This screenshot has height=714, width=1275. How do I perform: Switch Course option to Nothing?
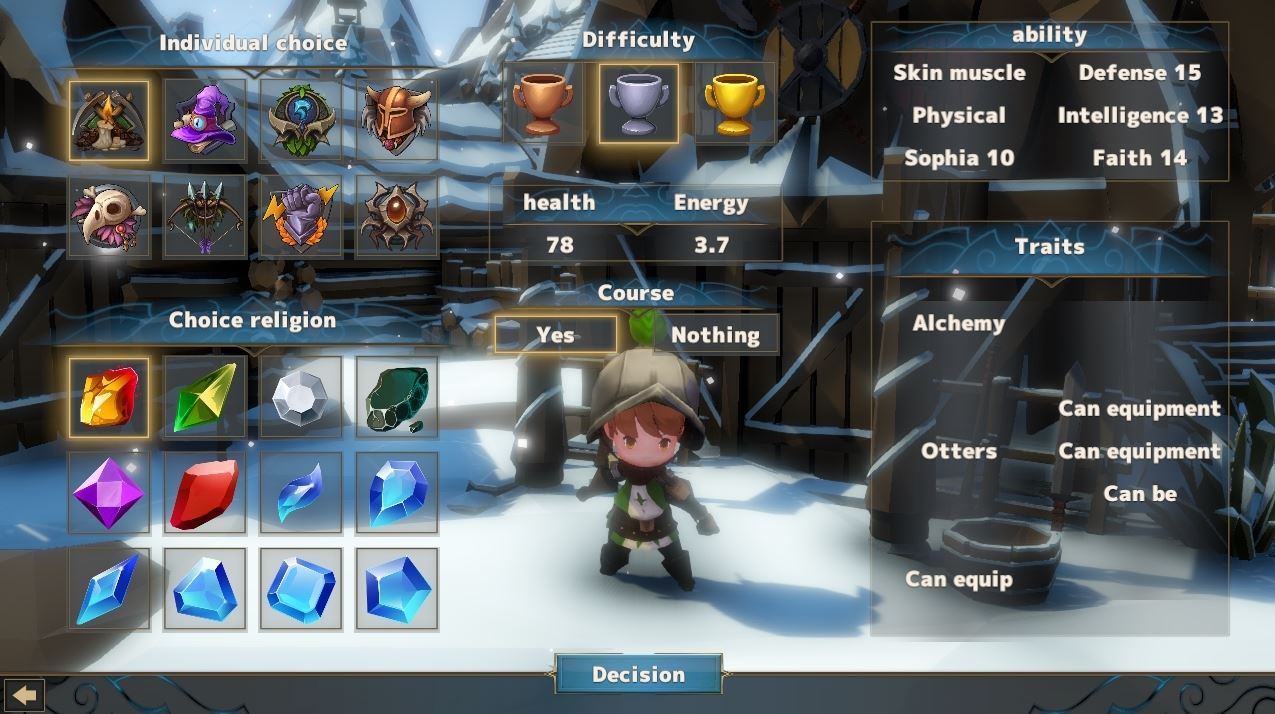pos(715,335)
